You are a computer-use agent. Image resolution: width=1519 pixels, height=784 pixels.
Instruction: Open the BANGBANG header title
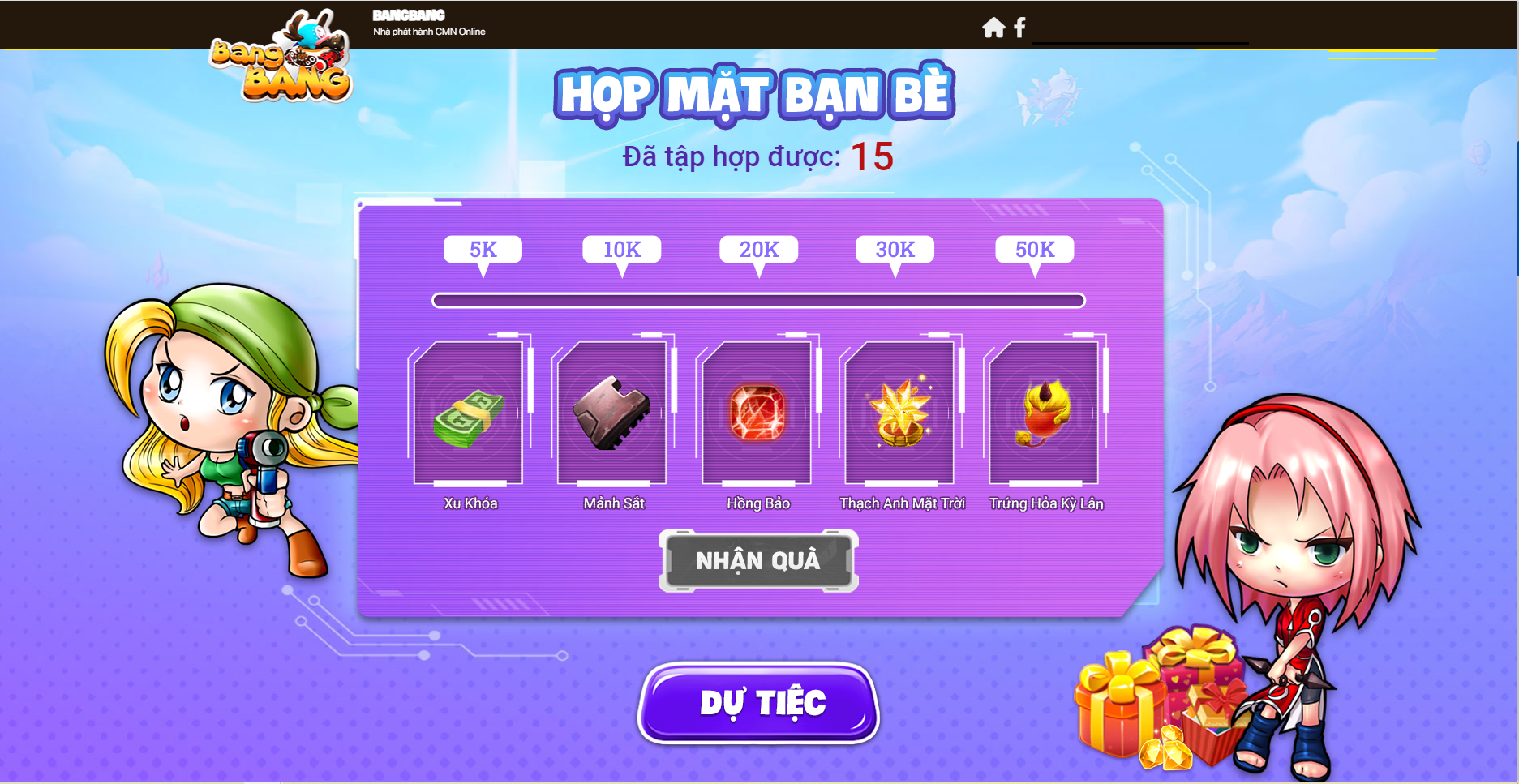point(407,15)
